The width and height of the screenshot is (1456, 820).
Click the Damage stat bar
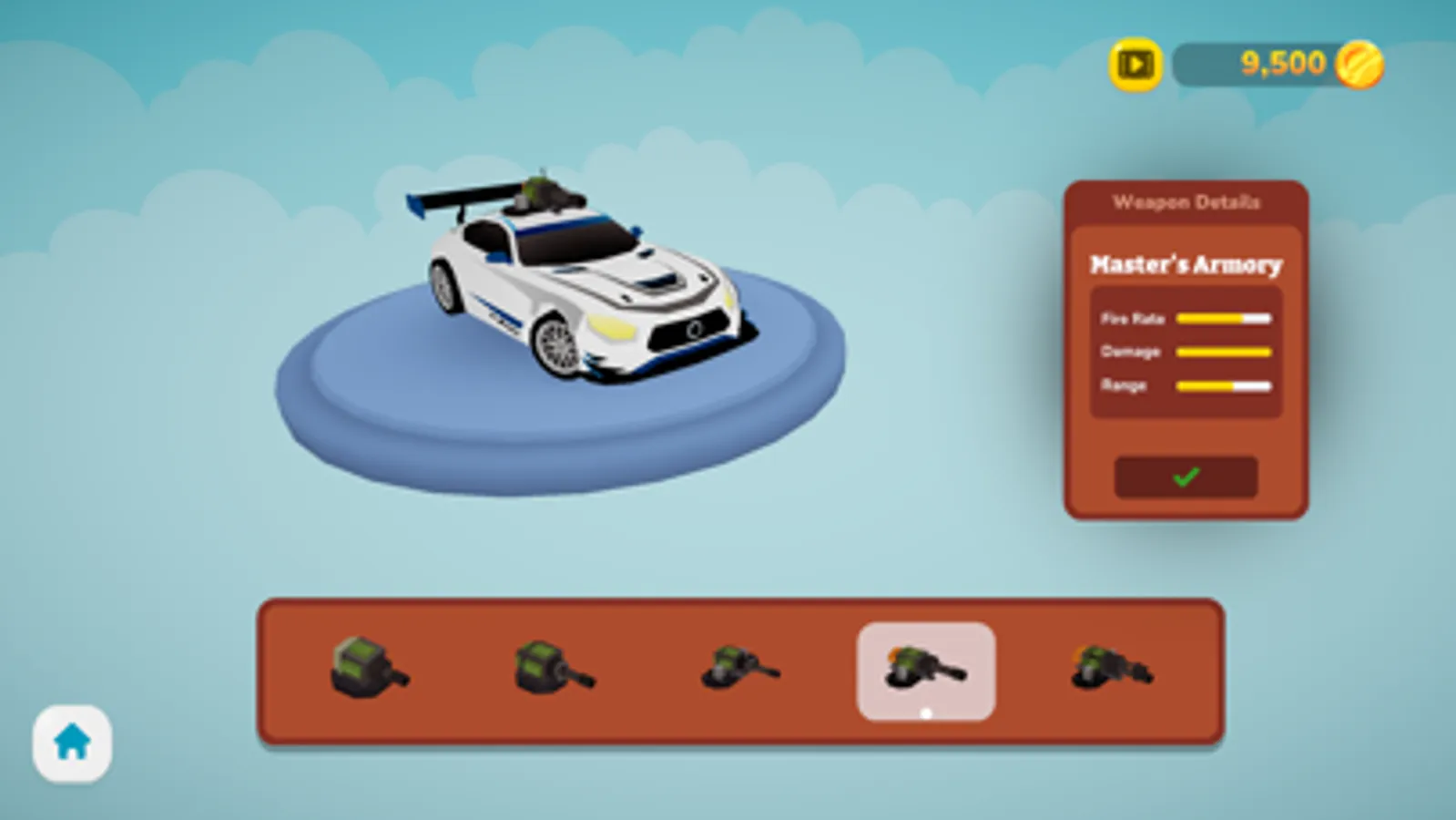[1224, 352]
